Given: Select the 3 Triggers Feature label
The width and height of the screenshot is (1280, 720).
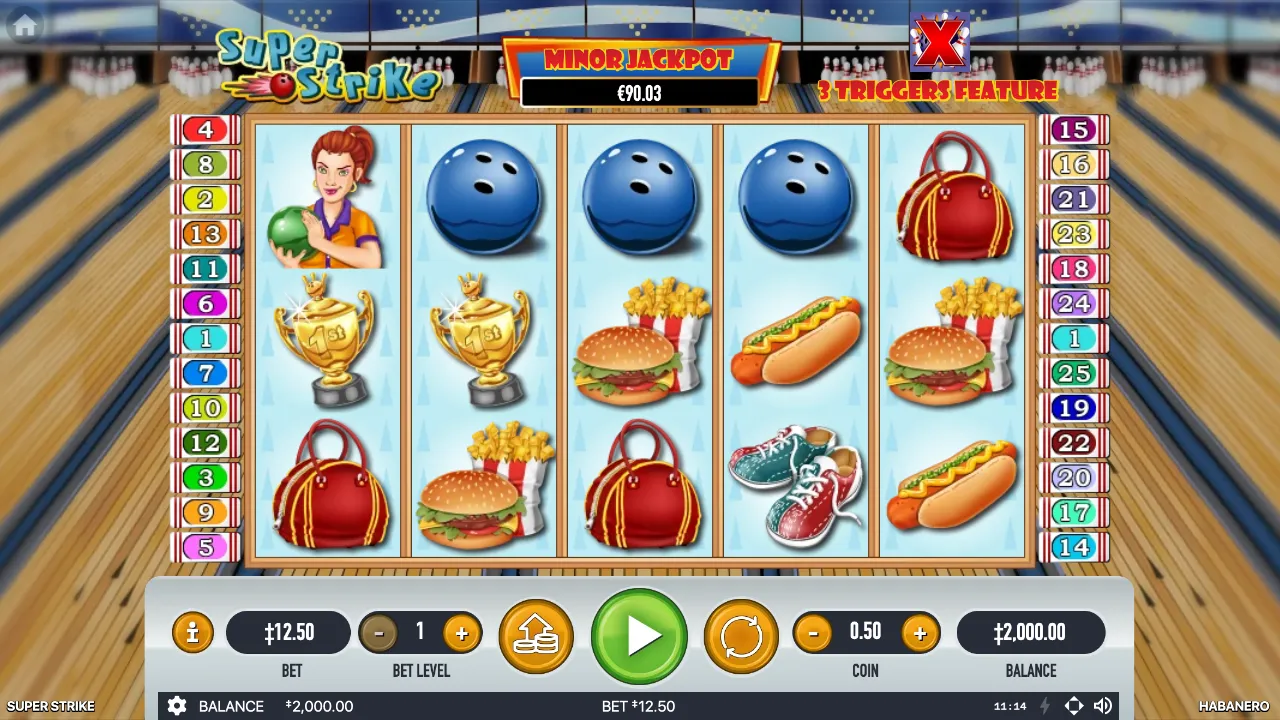Looking at the screenshot, I should (937, 92).
